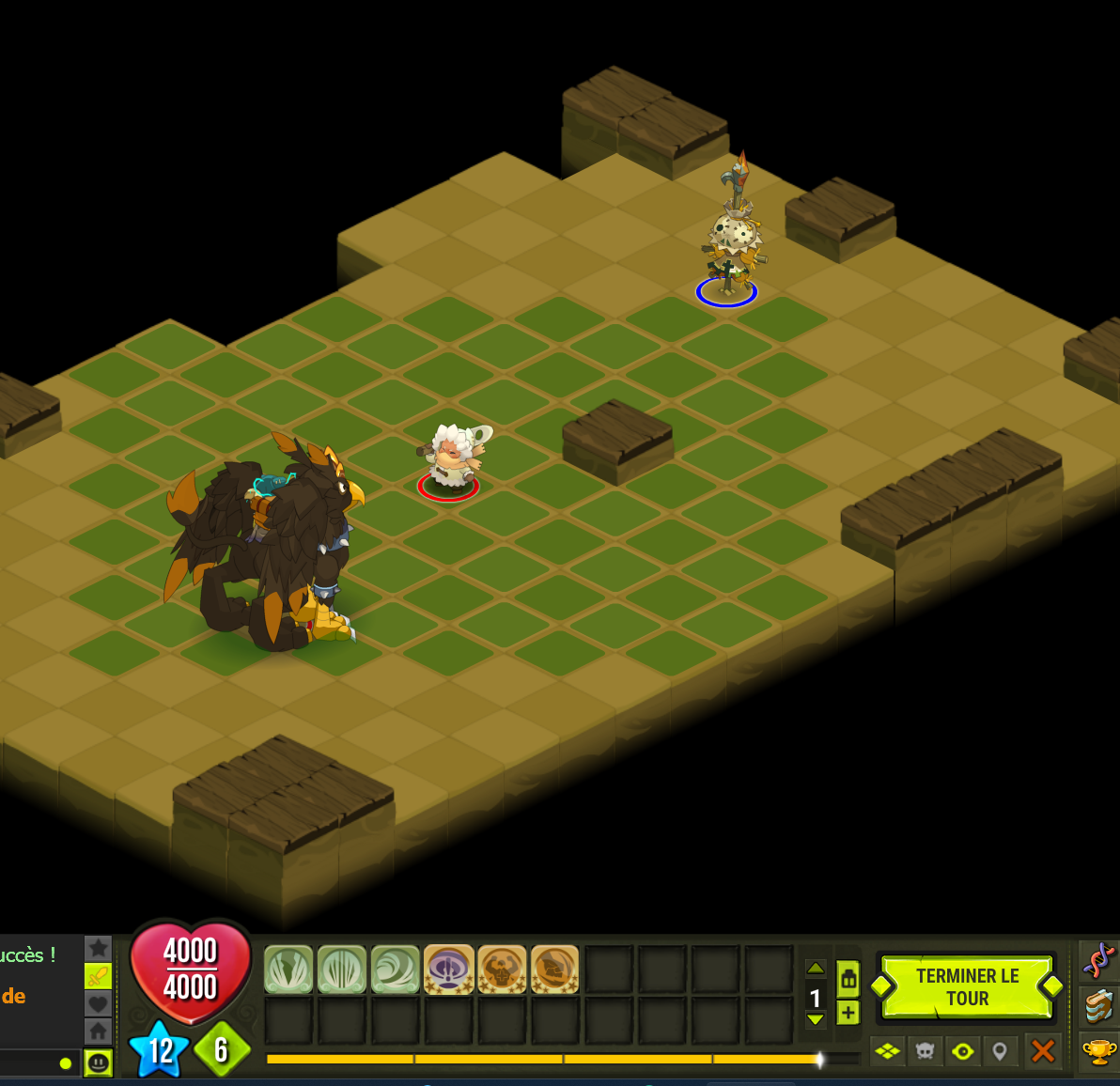Click the map pin marker button
Viewport: 1120px width, 1086px height.
click(1000, 1051)
